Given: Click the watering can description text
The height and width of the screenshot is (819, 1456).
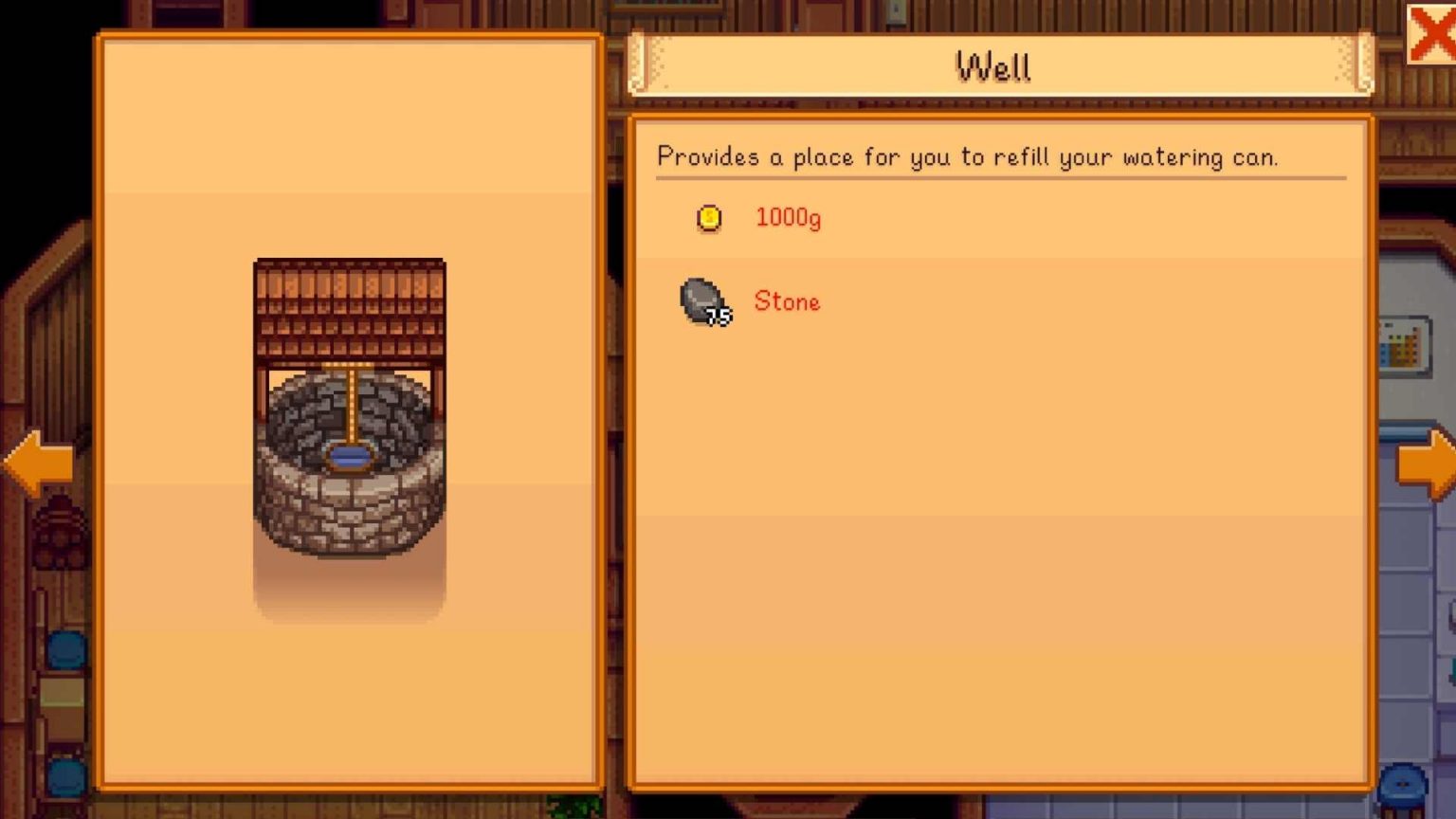Looking at the screenshot, I should click(968, 156).
